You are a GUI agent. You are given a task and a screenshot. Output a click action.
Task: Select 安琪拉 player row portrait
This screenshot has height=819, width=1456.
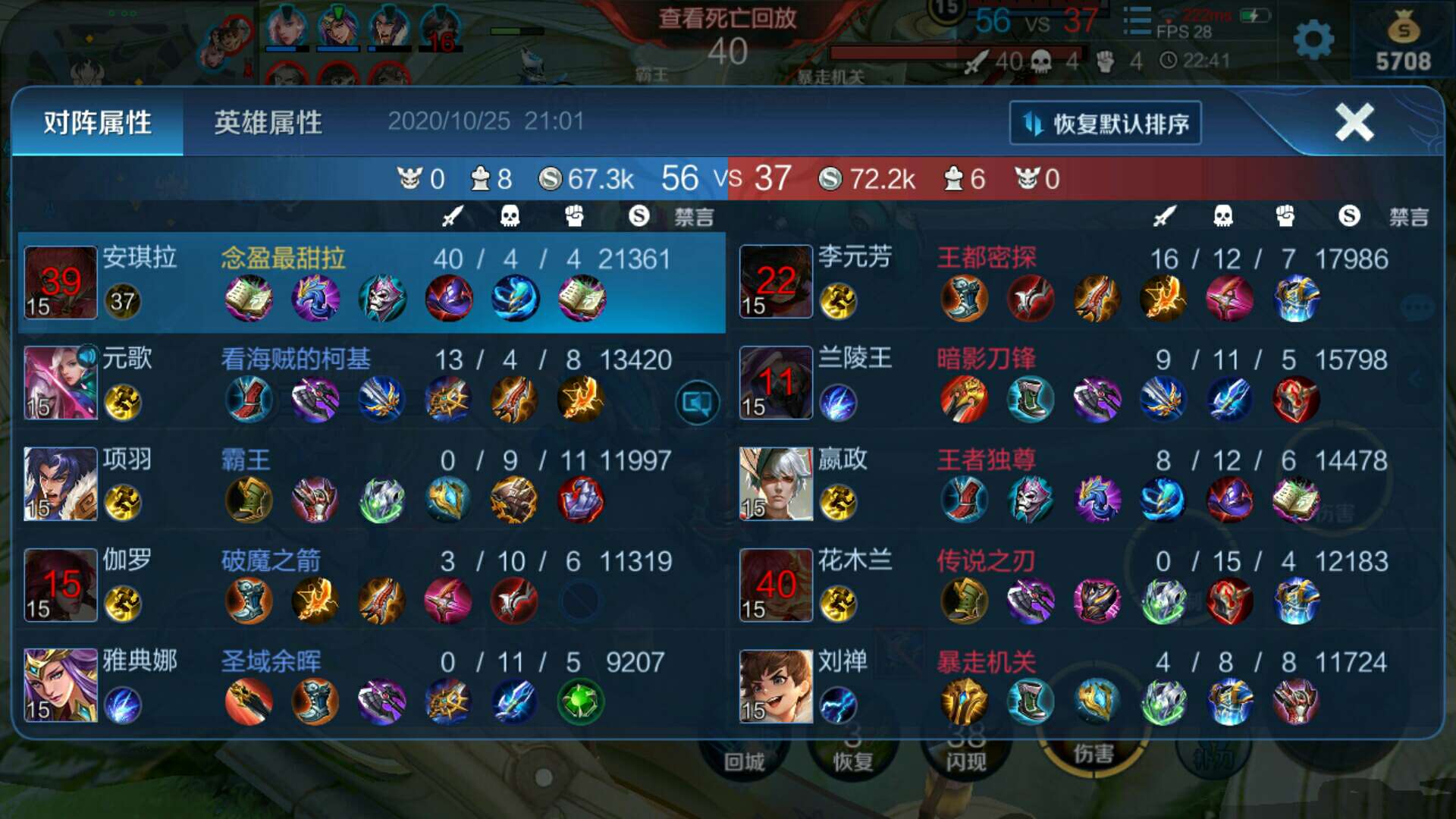click(x=61, y=283)
